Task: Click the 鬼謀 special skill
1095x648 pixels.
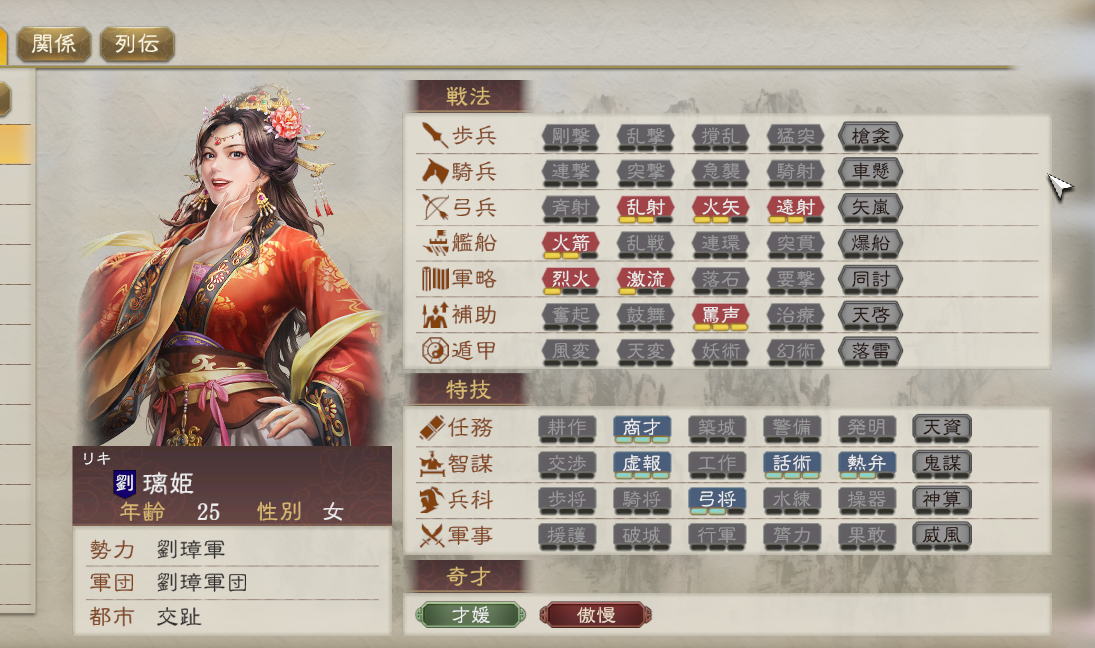Action: (x=942, y=464)
